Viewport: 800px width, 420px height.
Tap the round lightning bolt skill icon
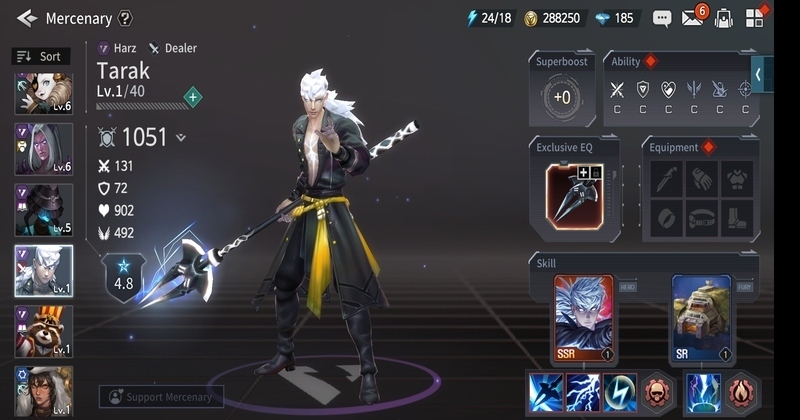click(x=622, y=392)
